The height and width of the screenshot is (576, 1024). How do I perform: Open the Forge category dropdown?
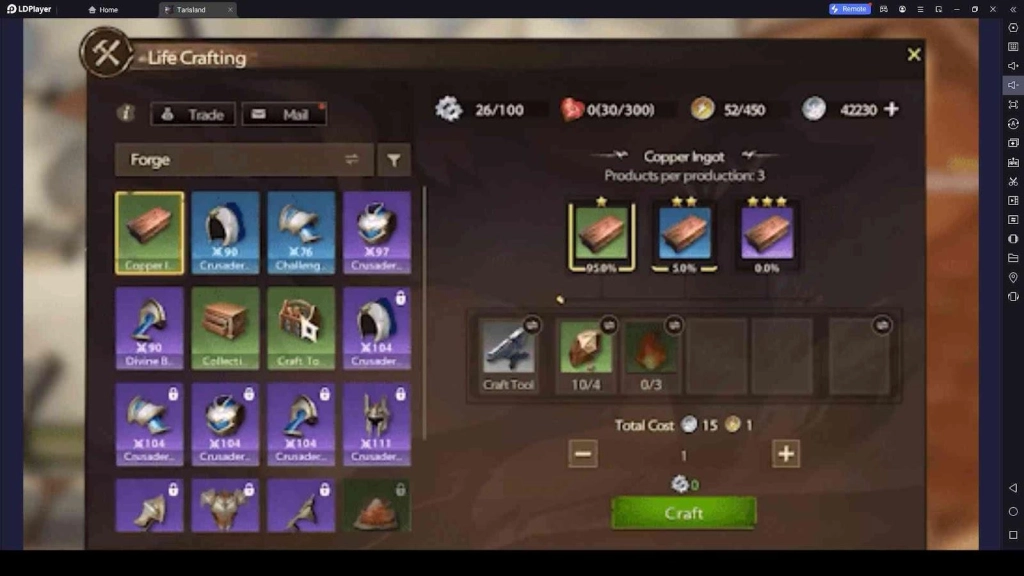tap(243, 160)
